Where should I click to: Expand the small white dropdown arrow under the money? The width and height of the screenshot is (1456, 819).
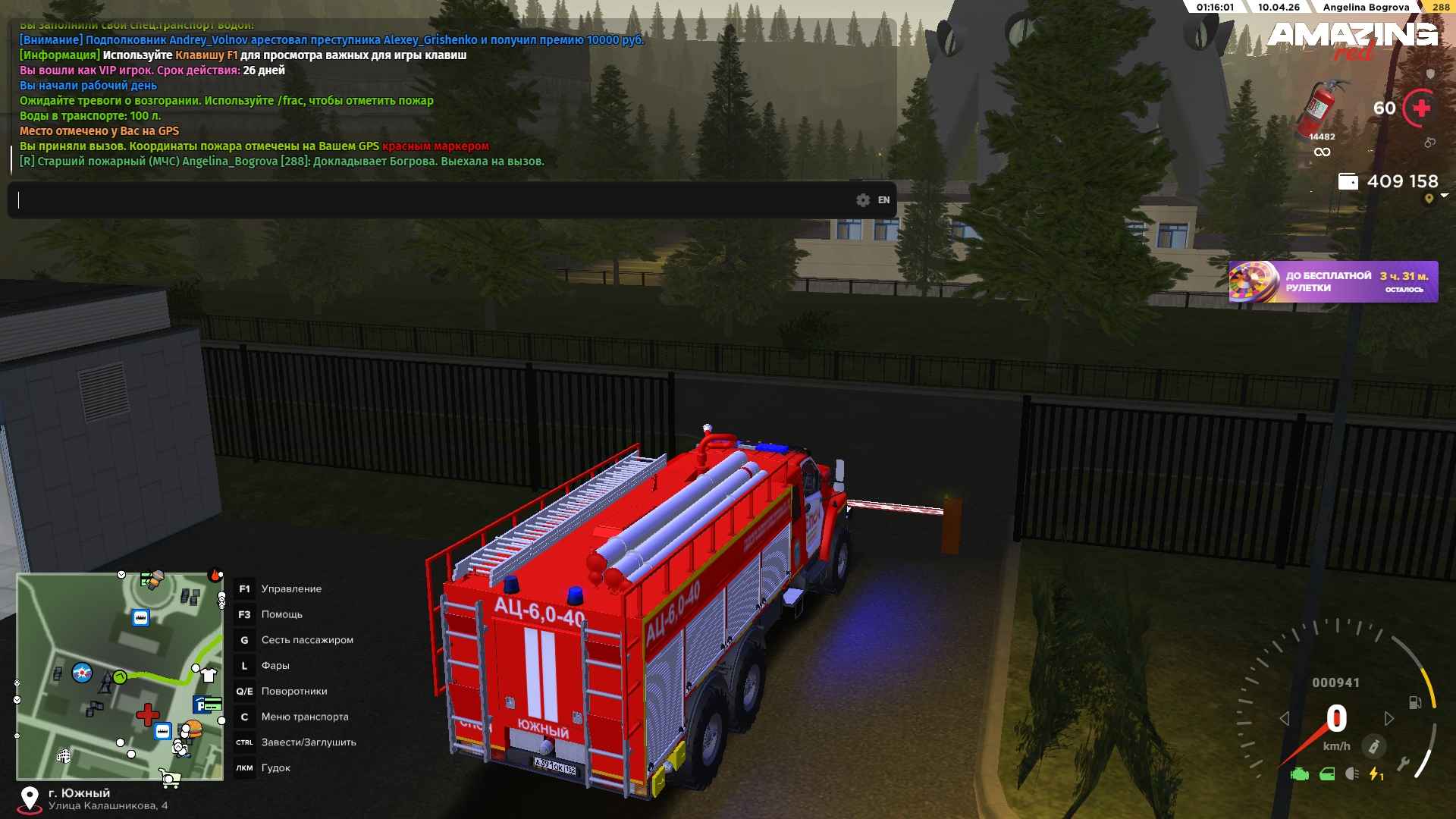(1444, 196)
